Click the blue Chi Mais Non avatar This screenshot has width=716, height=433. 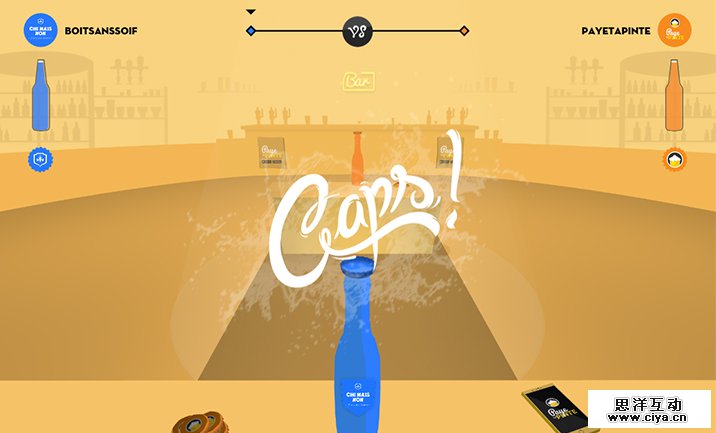click(40, 29)
